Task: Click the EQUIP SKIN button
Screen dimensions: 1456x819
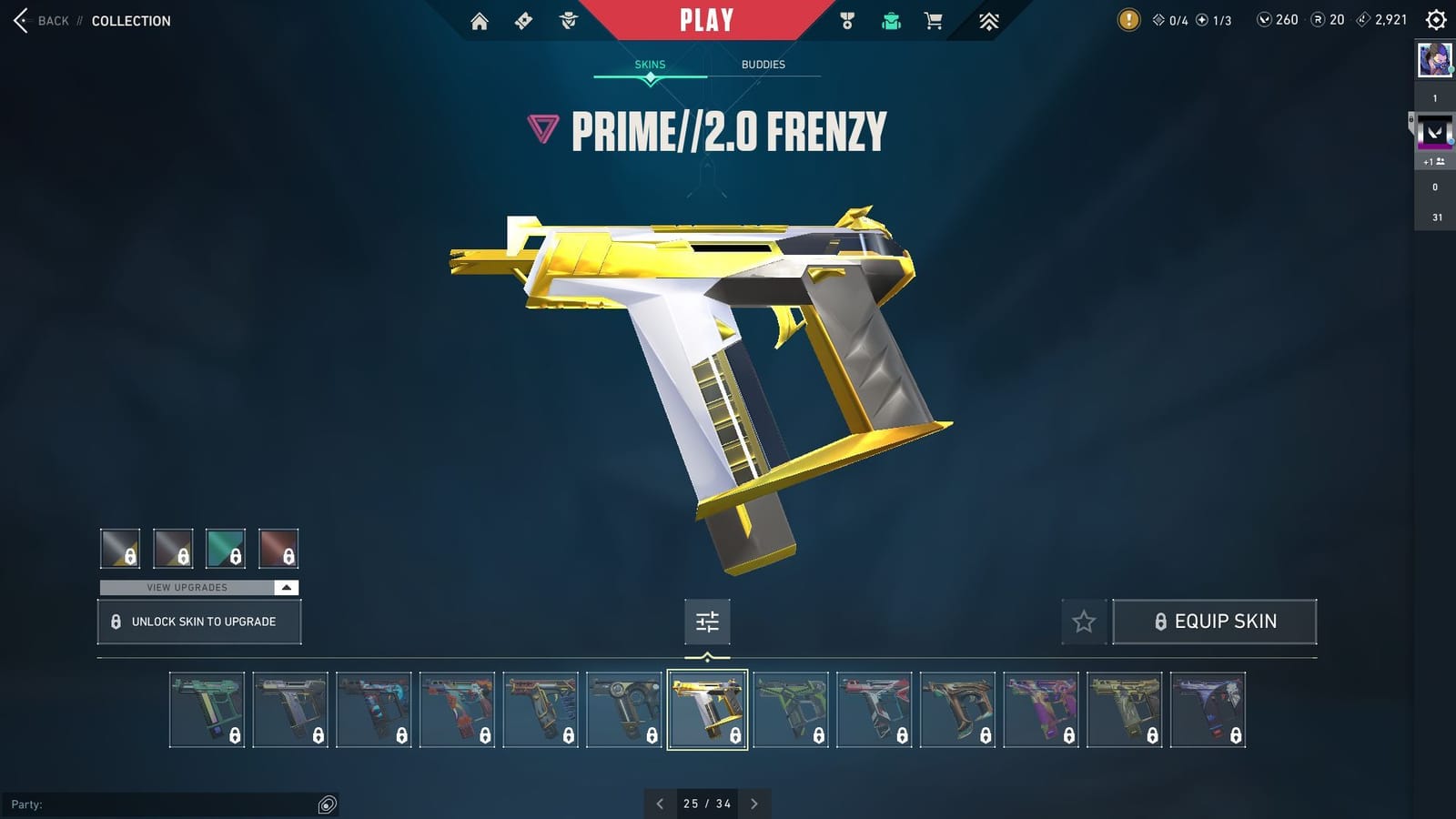Action: pos(1215,622)
